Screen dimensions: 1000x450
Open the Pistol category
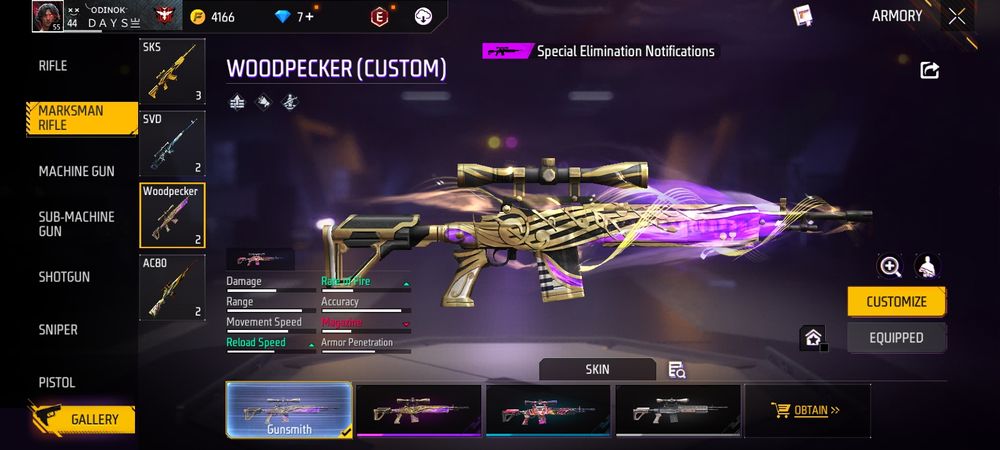click(x=57, y=383)
